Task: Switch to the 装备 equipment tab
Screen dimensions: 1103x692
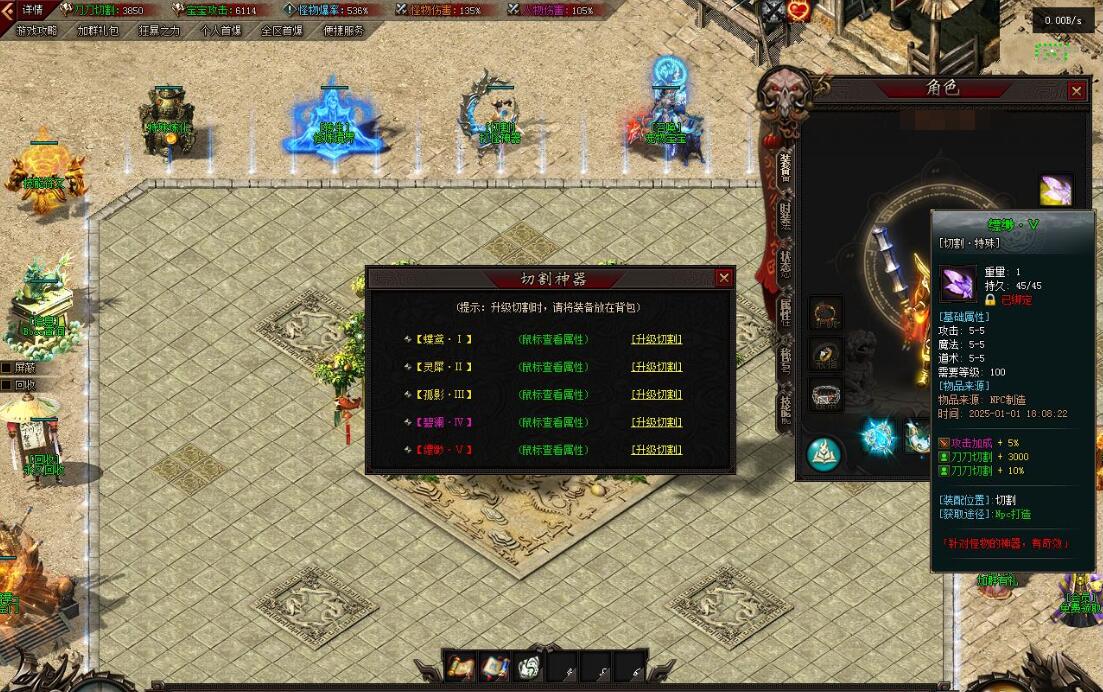Action: coord(786,165)
